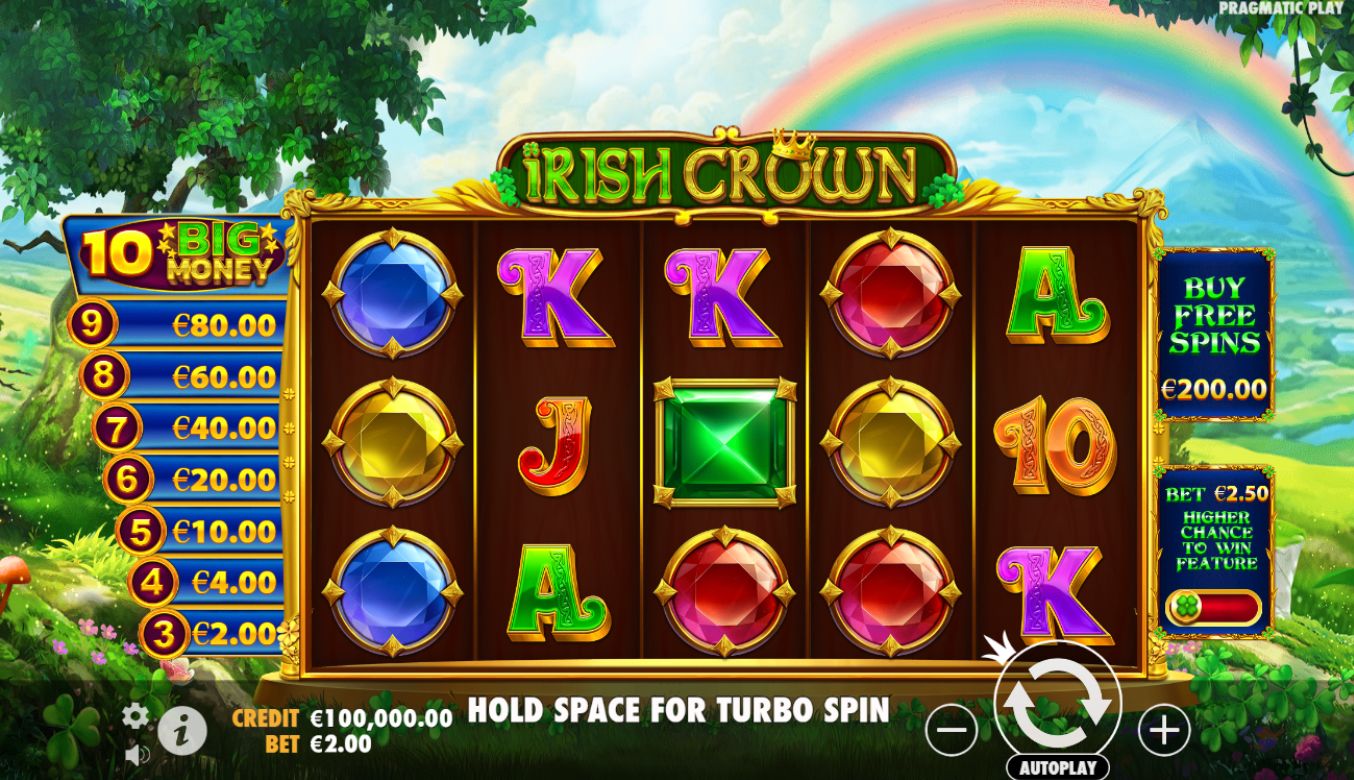Toggle the higher chance ante bet switch
The image size is (1354, 780).
coord(1214,607)
